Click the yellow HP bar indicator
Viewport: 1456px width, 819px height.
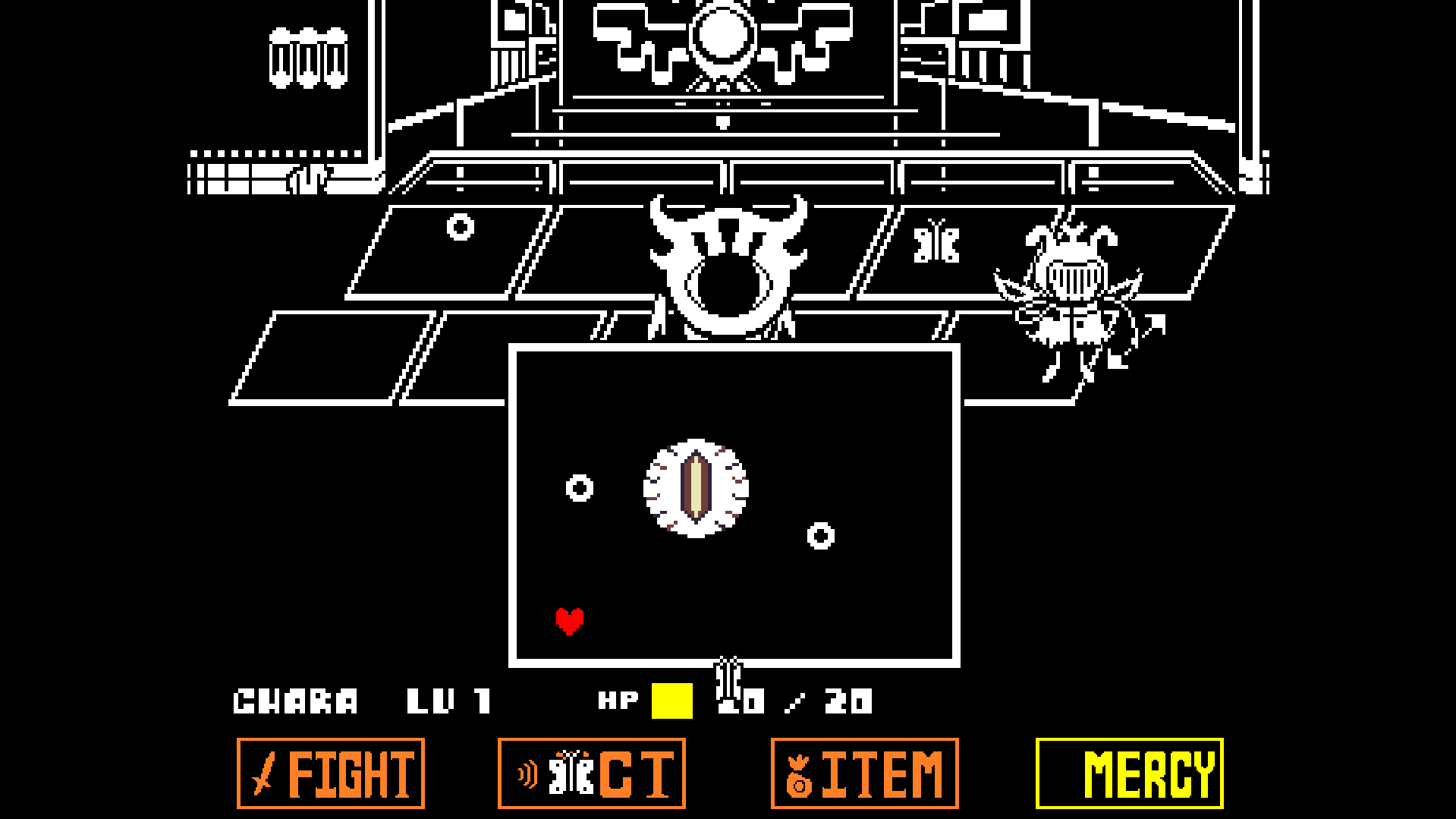pos(671,700)
